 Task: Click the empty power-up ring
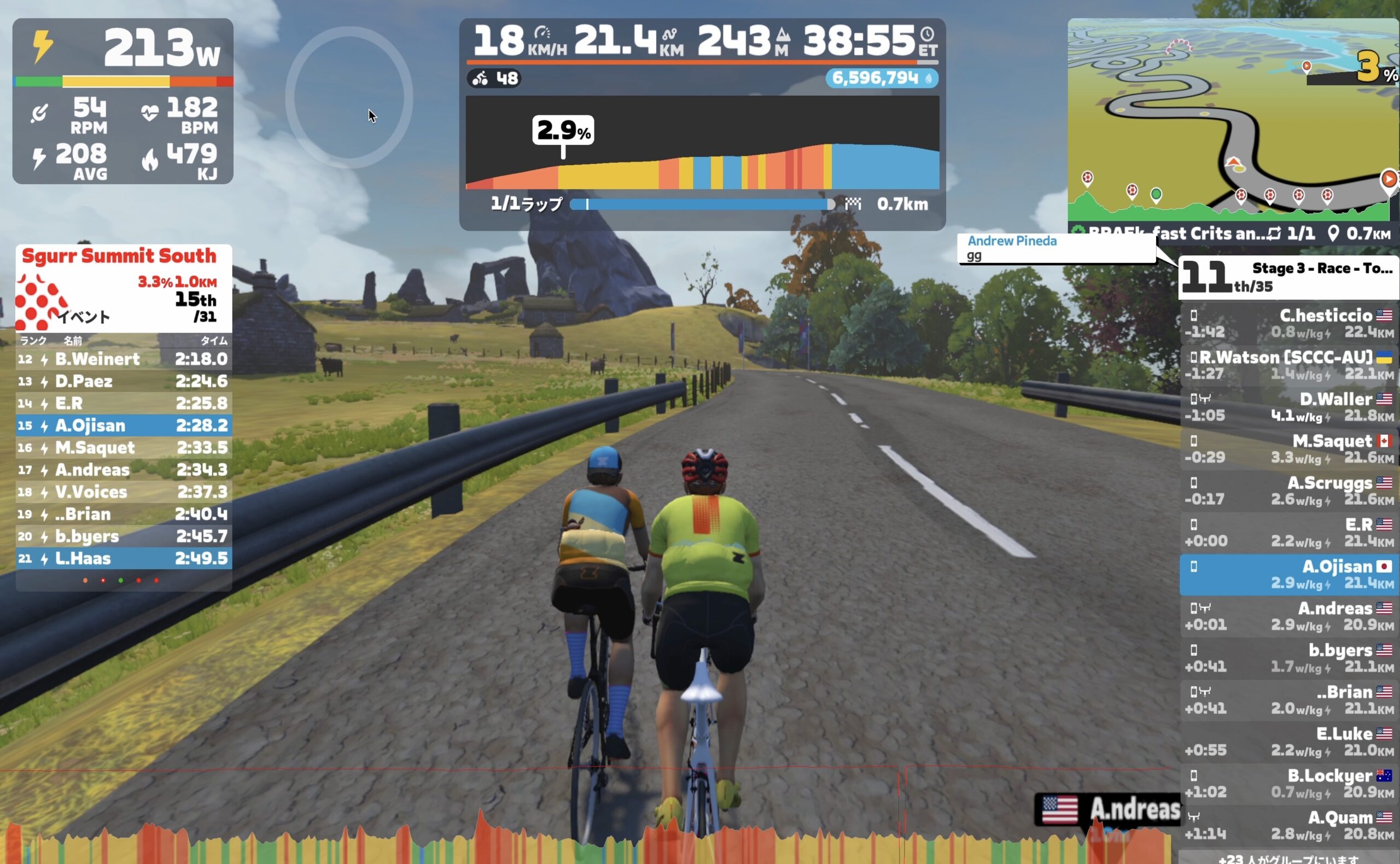click(348, 97)
